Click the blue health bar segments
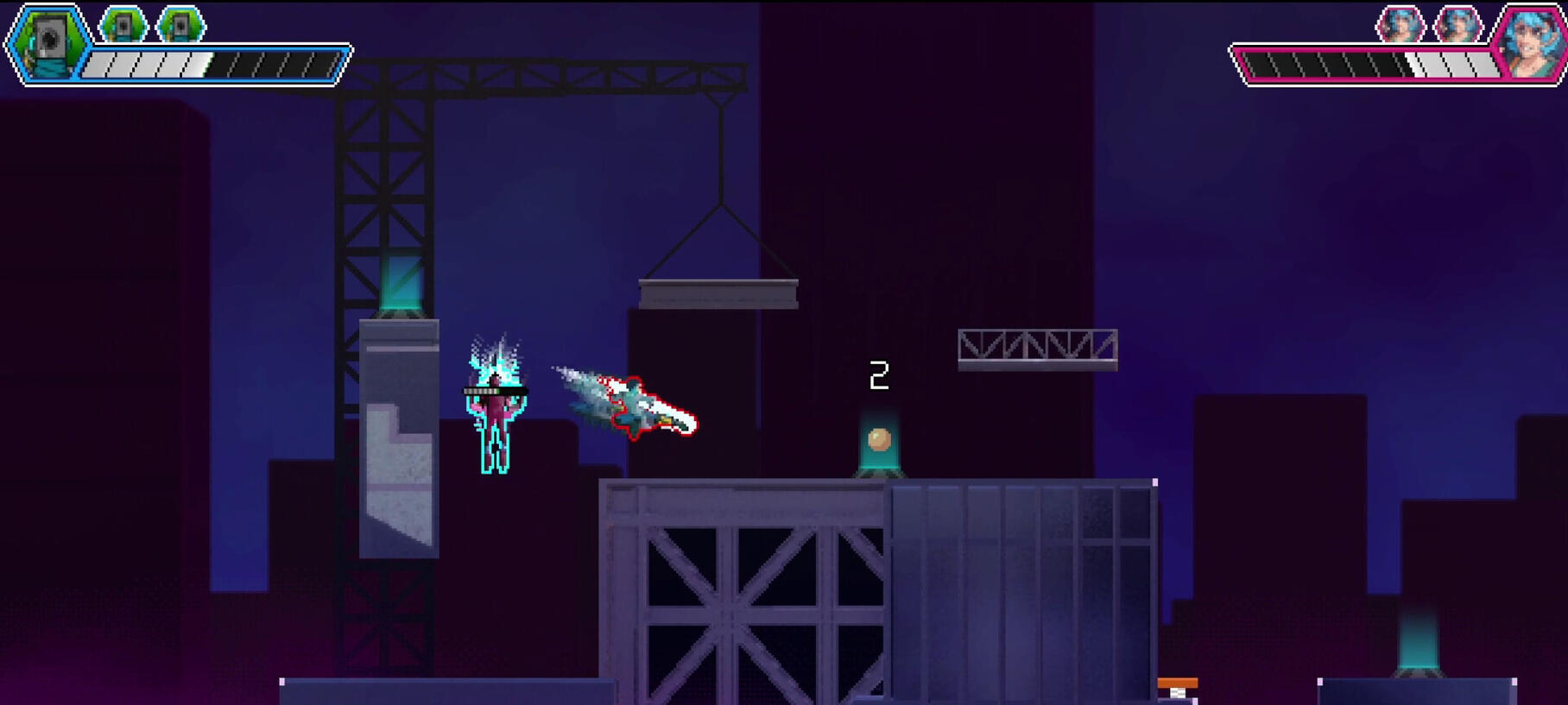The width and height of the screenshot is (1568, 705). point(207,63)
